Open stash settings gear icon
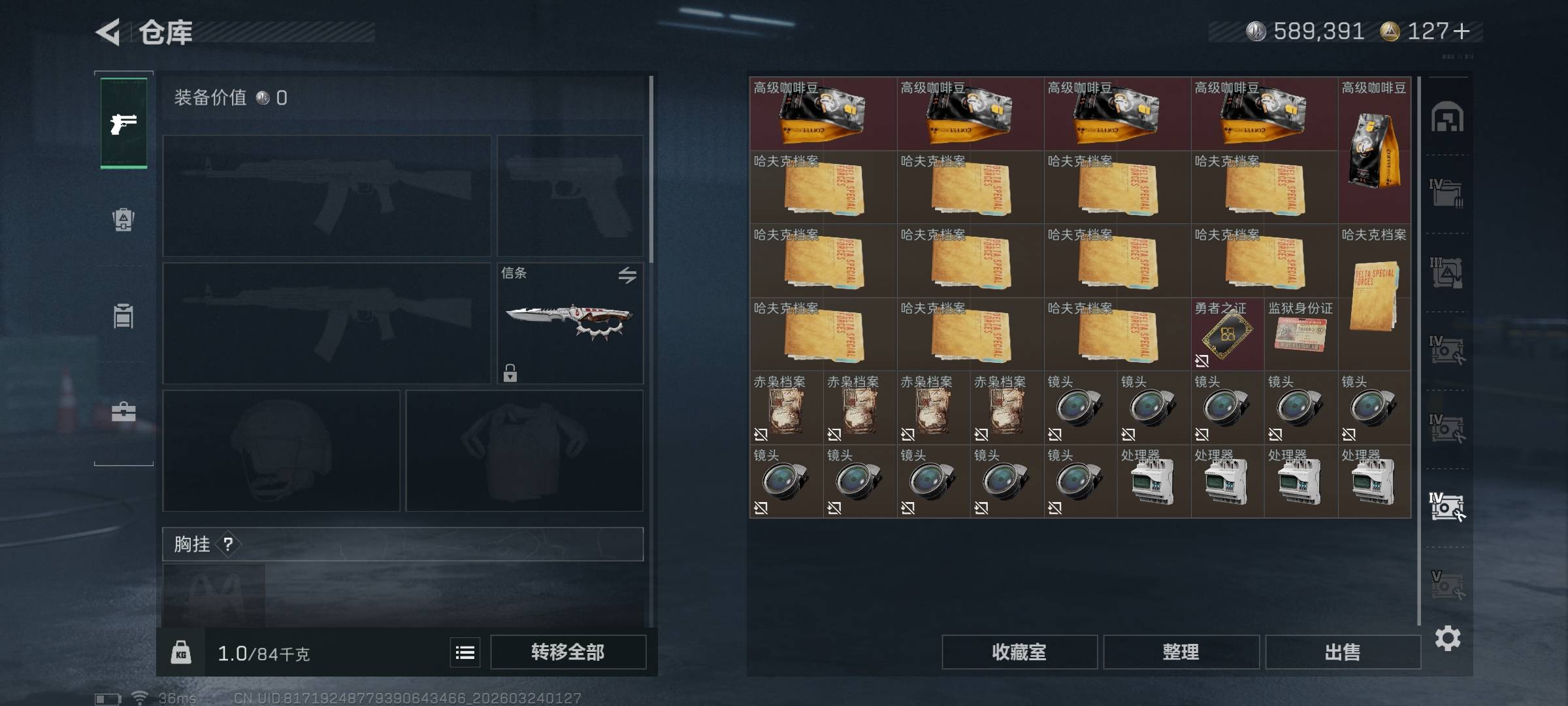The image size is (1568, 706). [1447, 638]
